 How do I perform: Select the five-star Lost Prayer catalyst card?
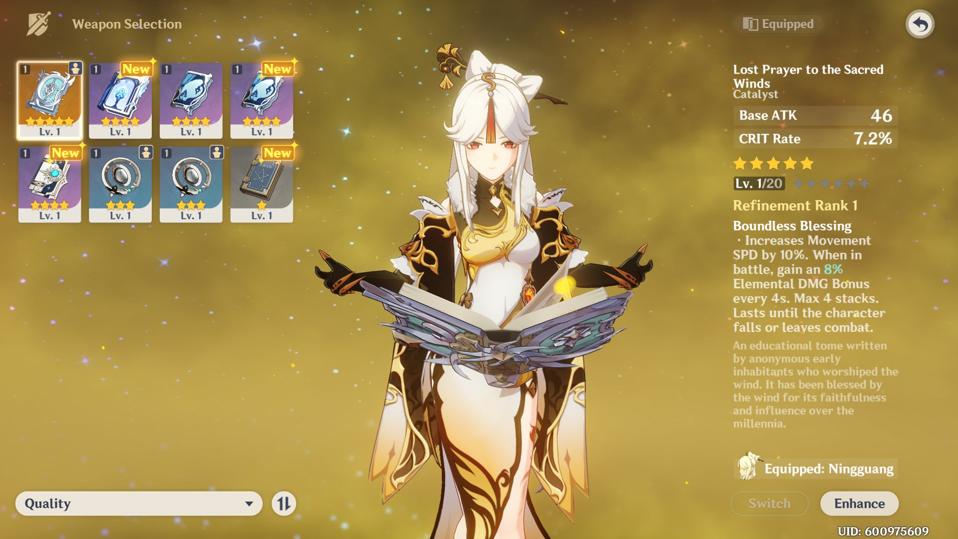tap(49, 99)
